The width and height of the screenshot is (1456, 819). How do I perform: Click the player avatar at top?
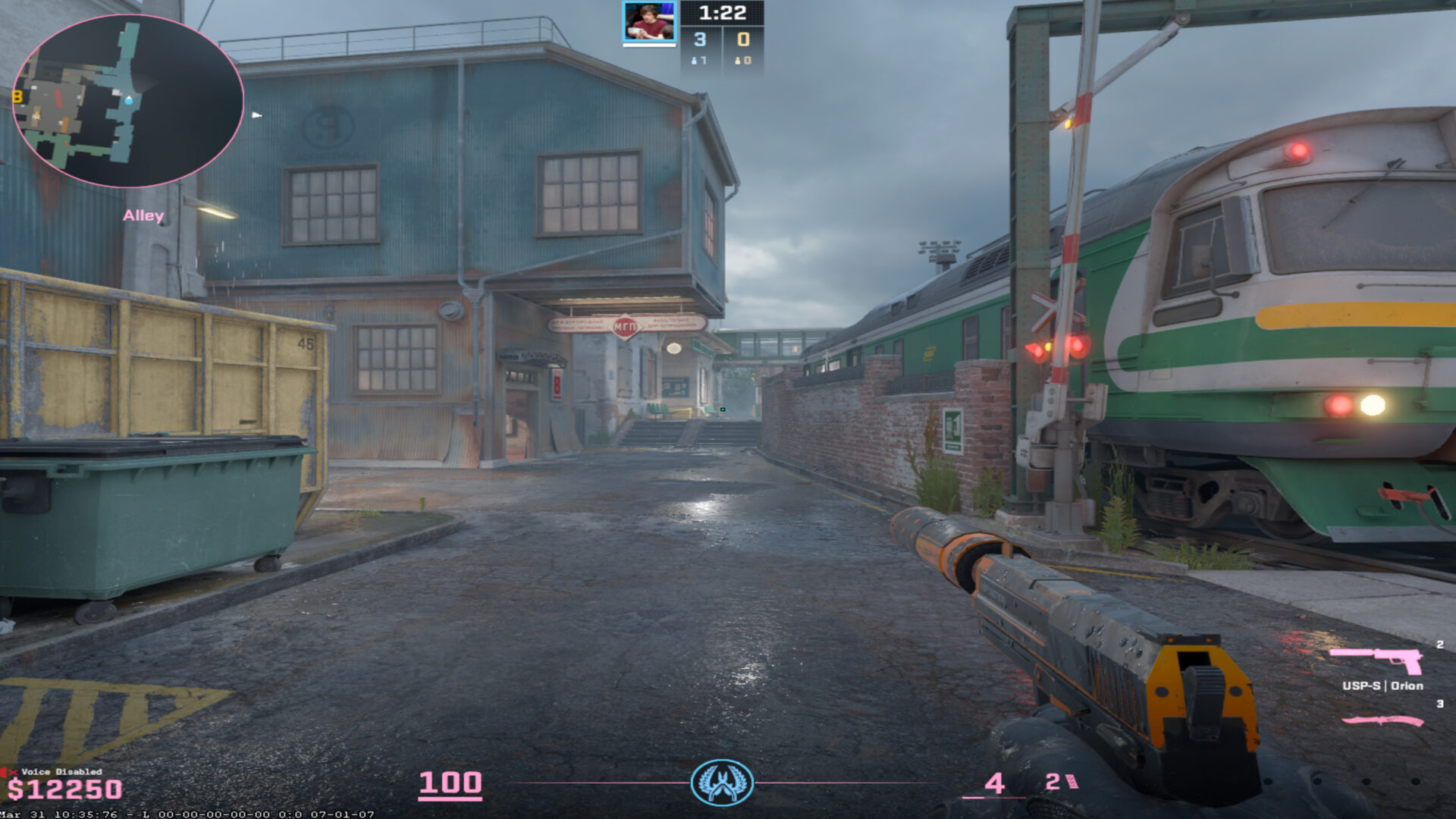click(x=648, y=22)
